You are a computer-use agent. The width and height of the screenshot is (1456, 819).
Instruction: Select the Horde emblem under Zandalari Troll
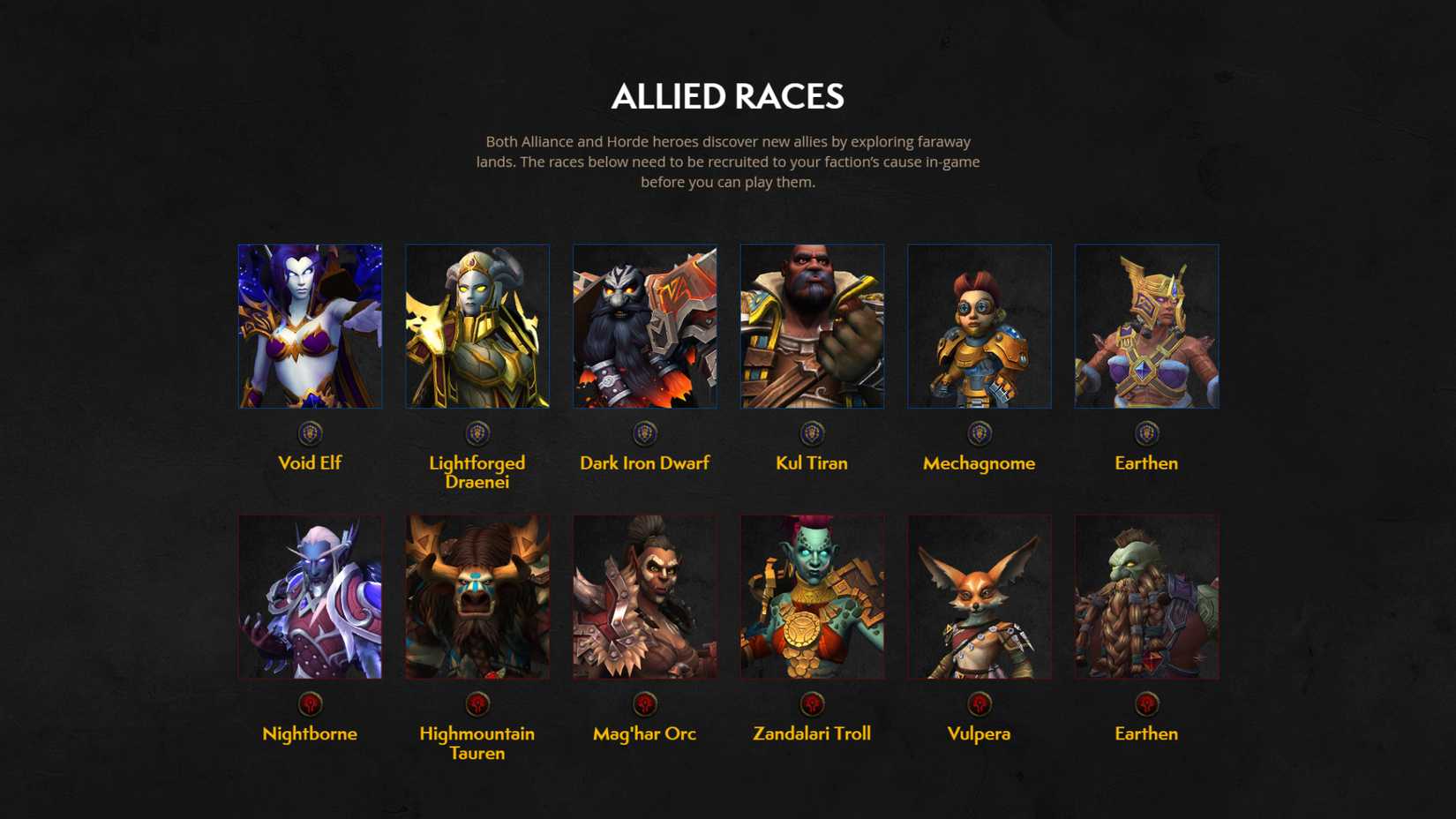811,703
